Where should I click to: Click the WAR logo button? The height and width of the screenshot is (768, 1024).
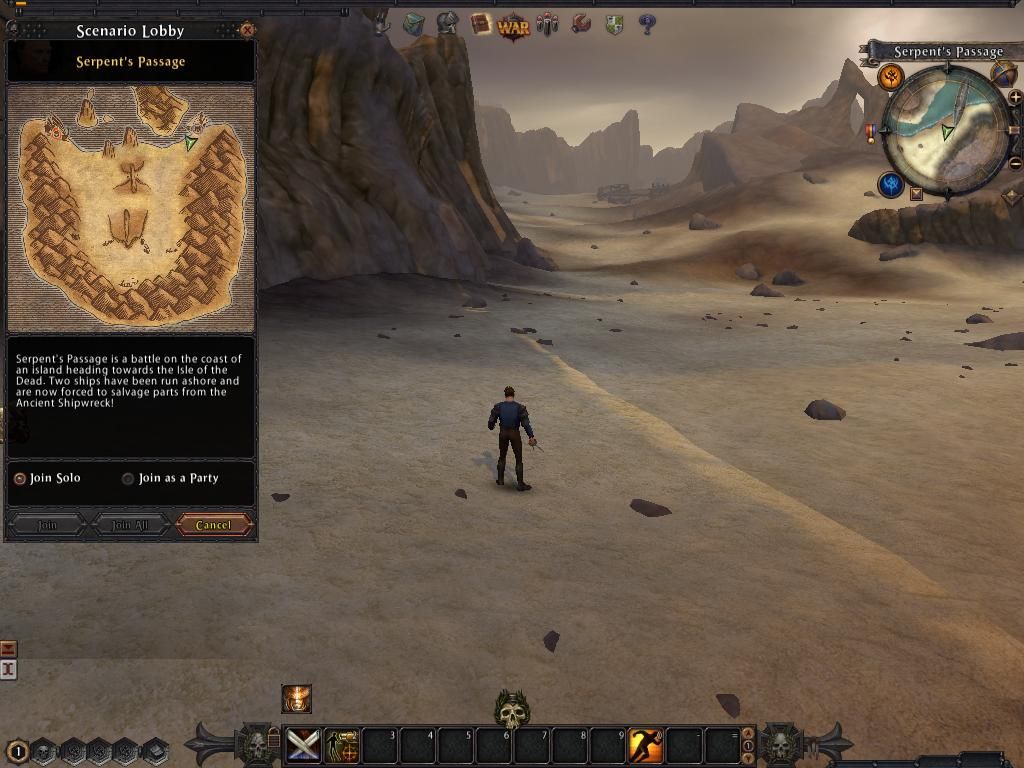tap(513, 25)
